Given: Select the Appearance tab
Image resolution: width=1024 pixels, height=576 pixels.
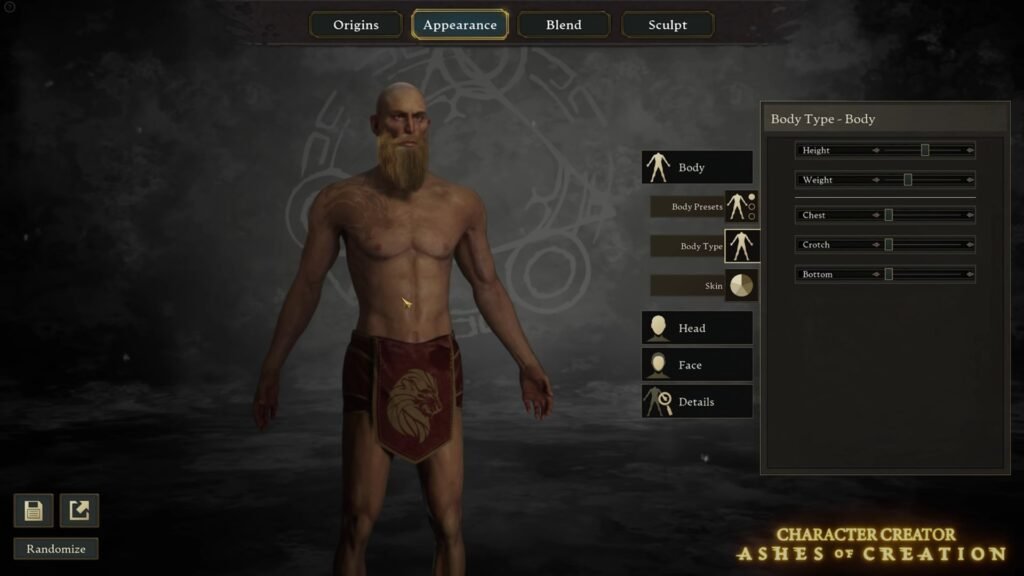Looking at the screenshot, I should click(460, 25).
